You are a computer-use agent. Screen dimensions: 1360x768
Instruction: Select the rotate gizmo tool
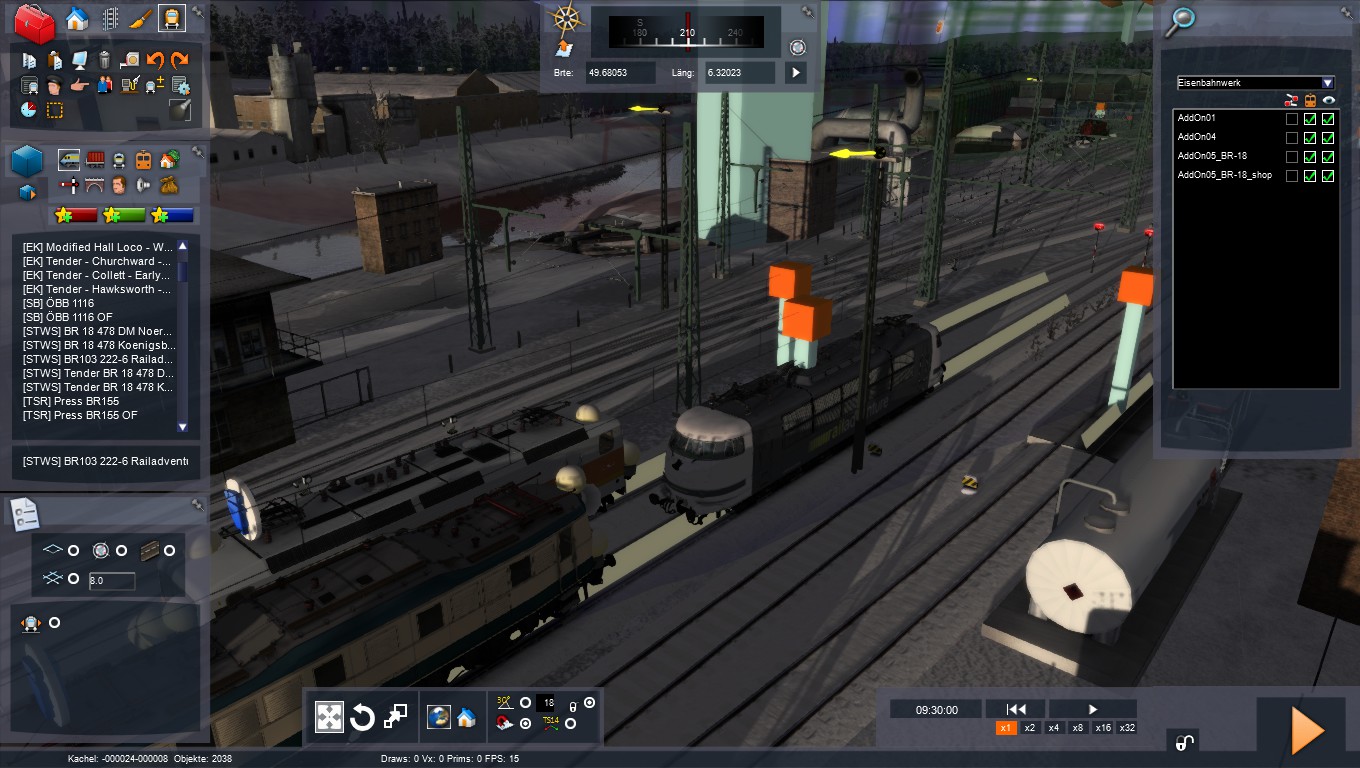362,717
